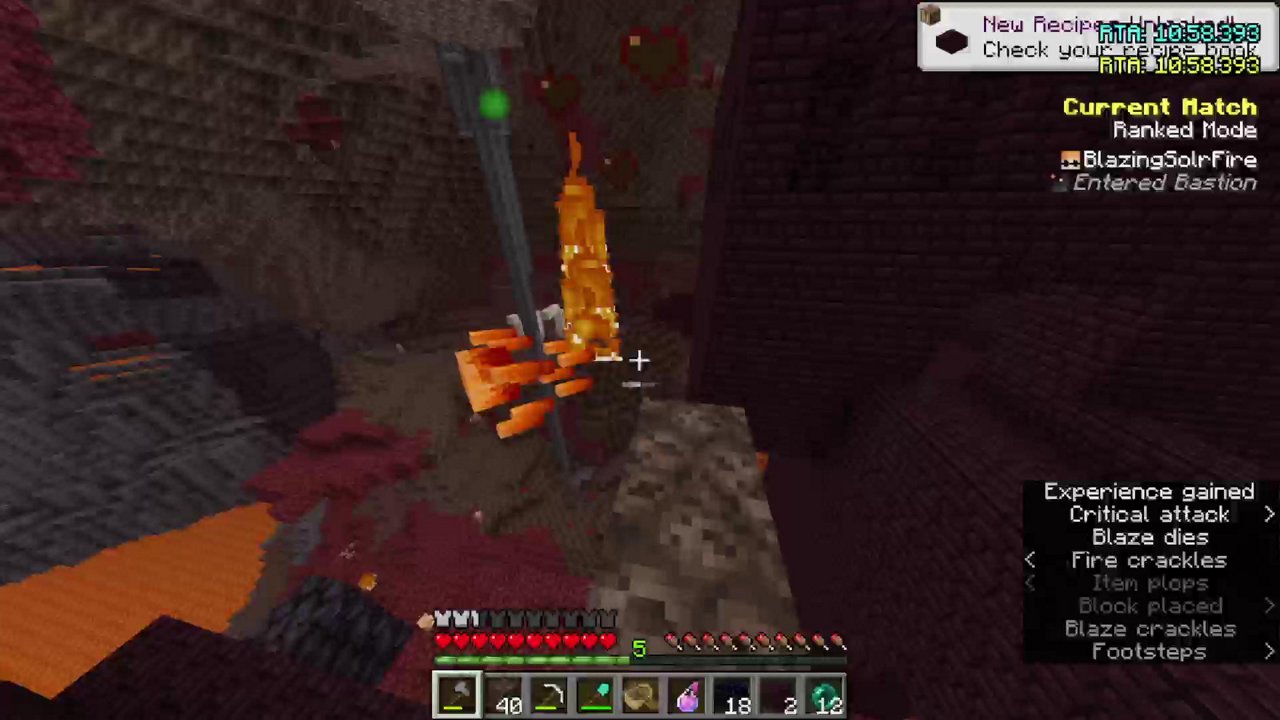
Task: Expand the Item plops left chevron
Action: click(x=1030, y=583)
